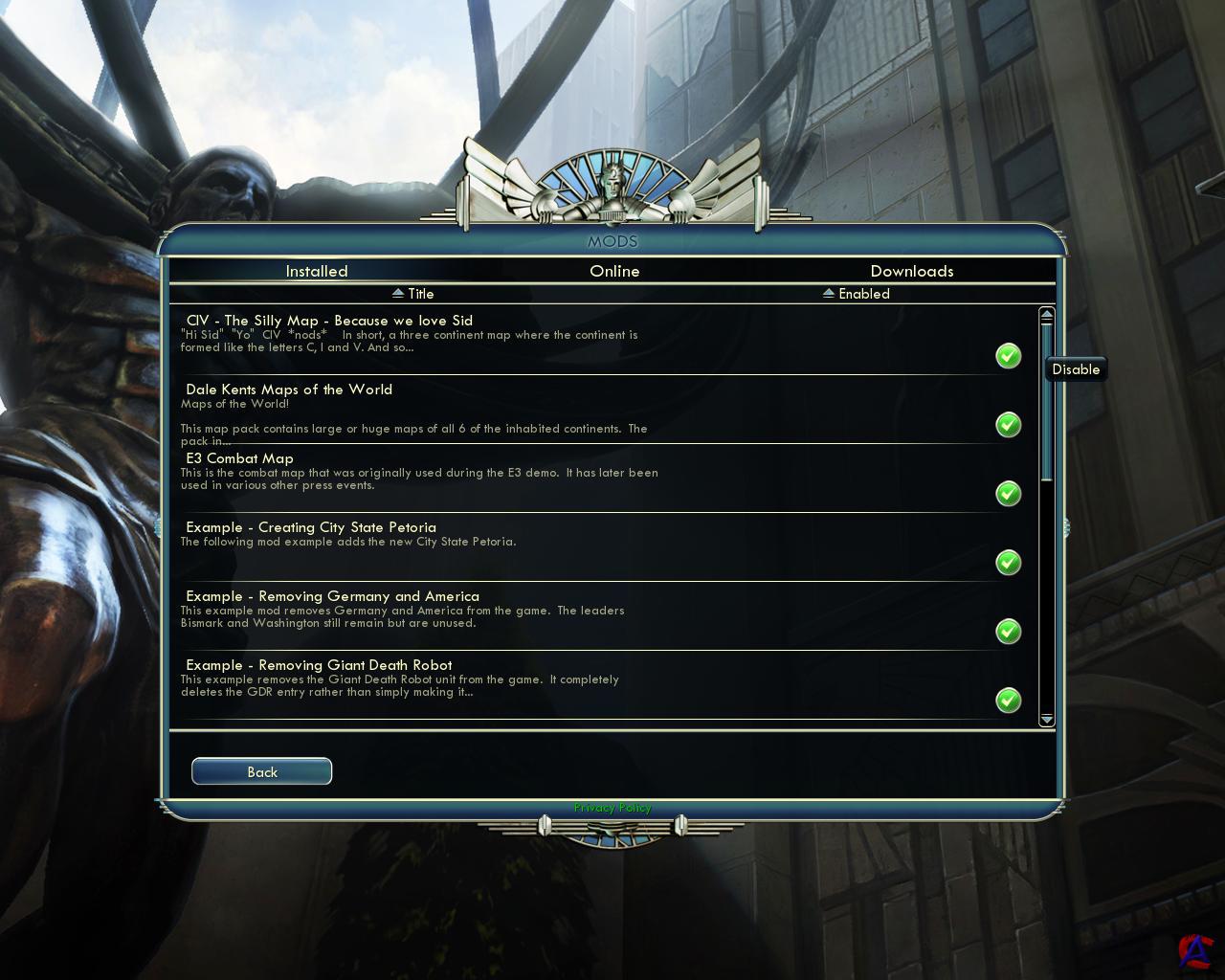Toggle Removing Giant Death Robot checkmark

pyautogui.click(x=1008, y=701)
